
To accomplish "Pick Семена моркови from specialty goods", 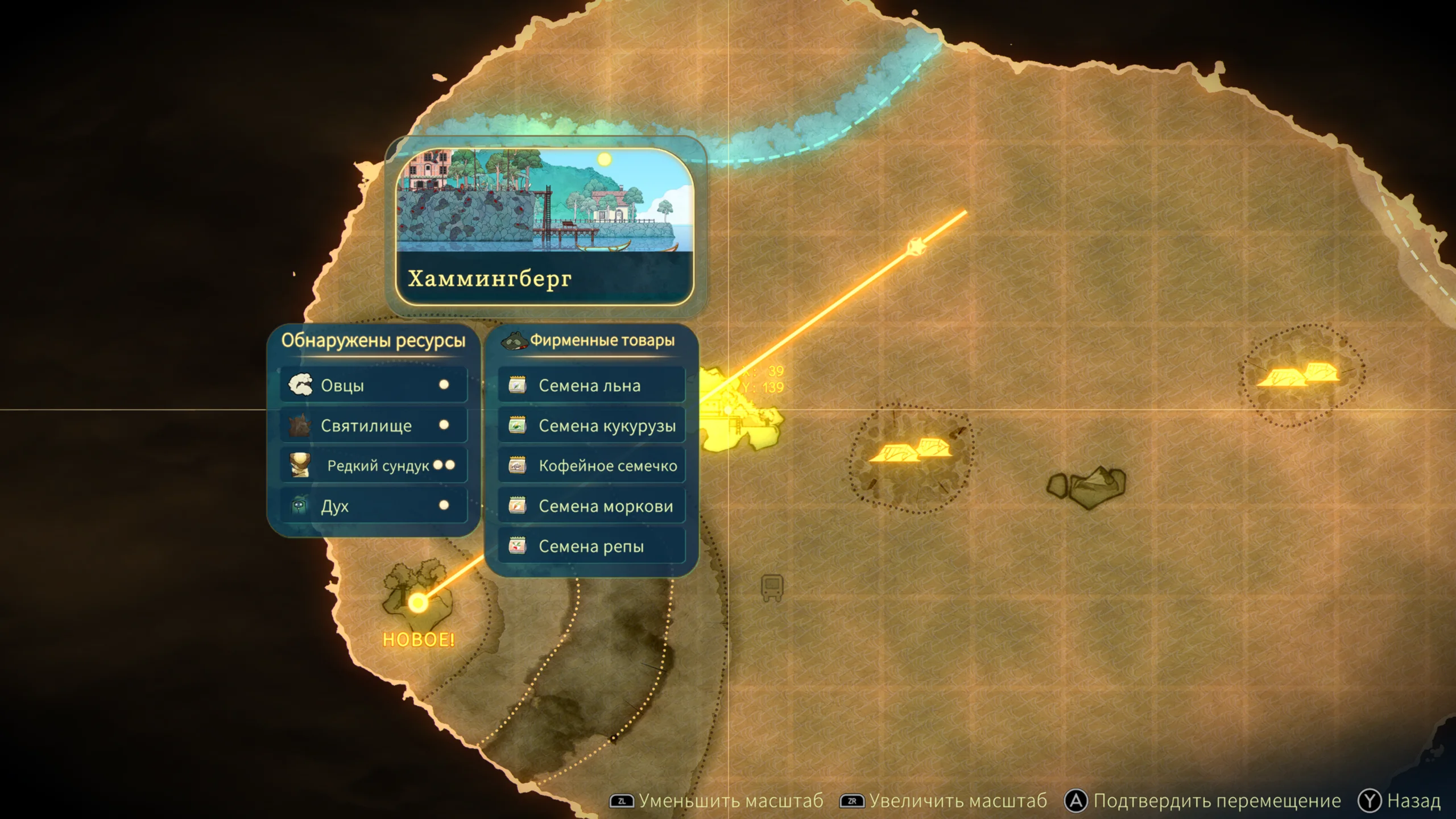I will (x=591, y=506).
